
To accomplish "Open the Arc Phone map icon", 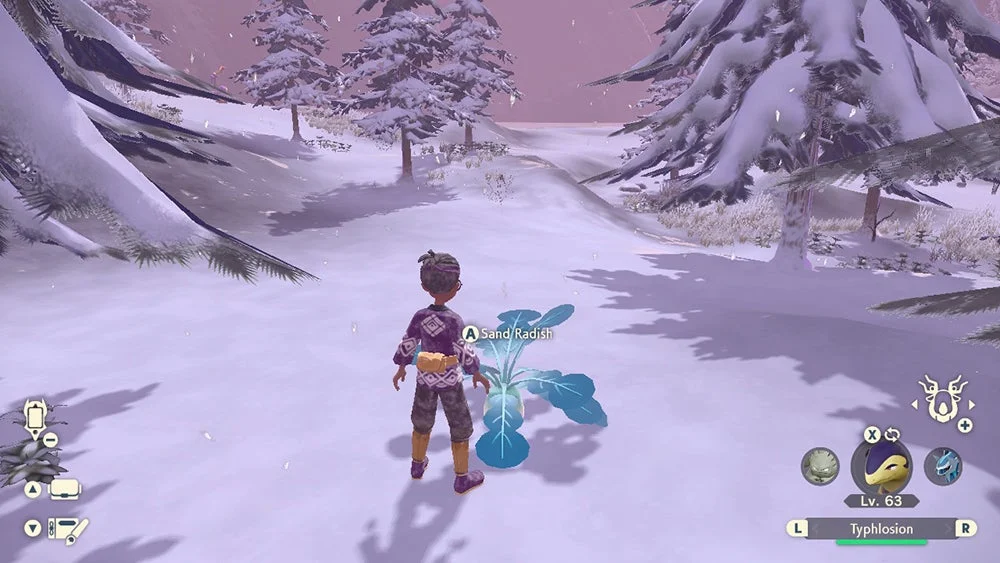I will [37, 414].
